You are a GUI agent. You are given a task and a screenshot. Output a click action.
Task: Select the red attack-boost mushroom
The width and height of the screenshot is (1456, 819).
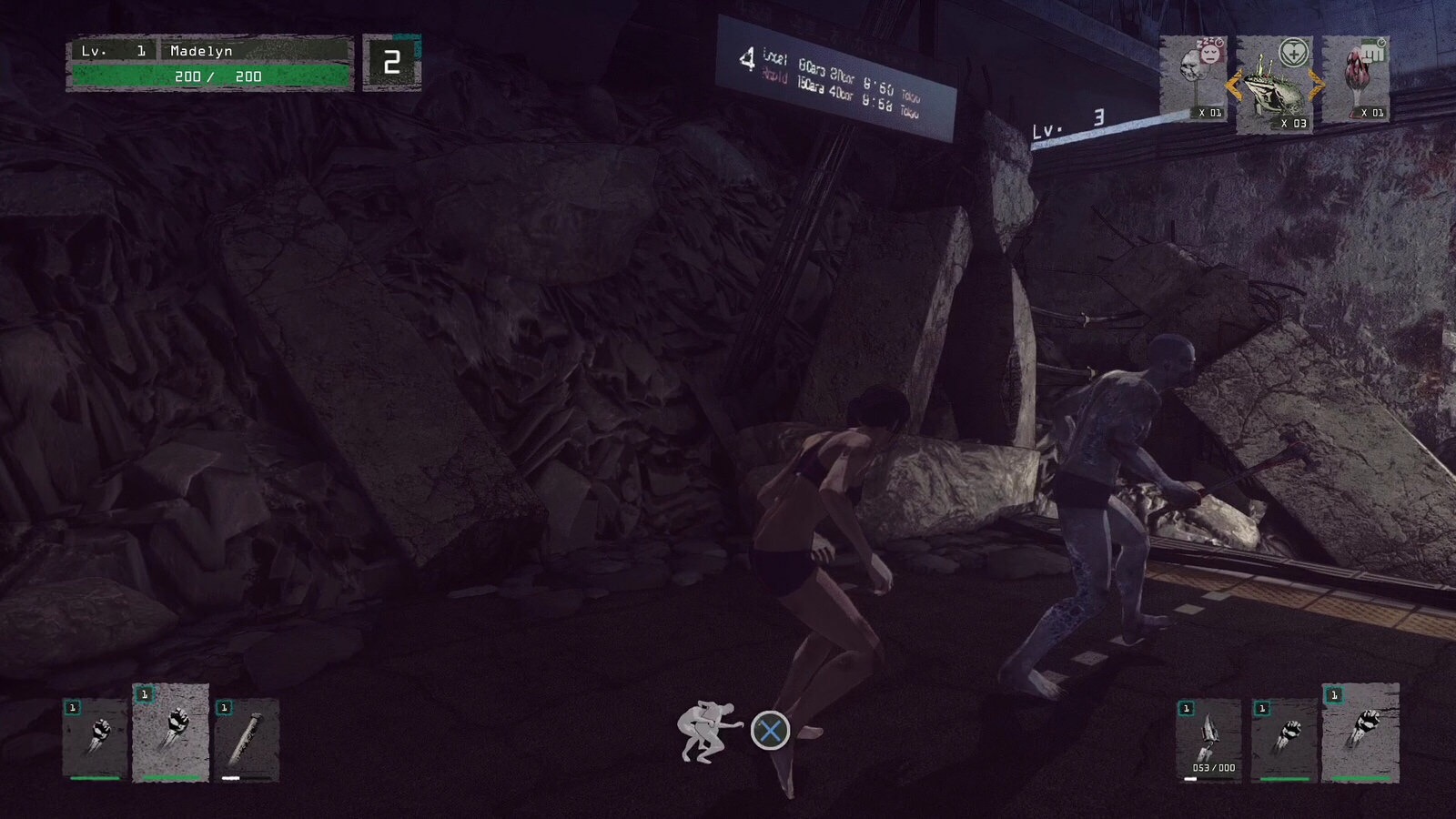pyautogui.click(x=1355, y=78)
